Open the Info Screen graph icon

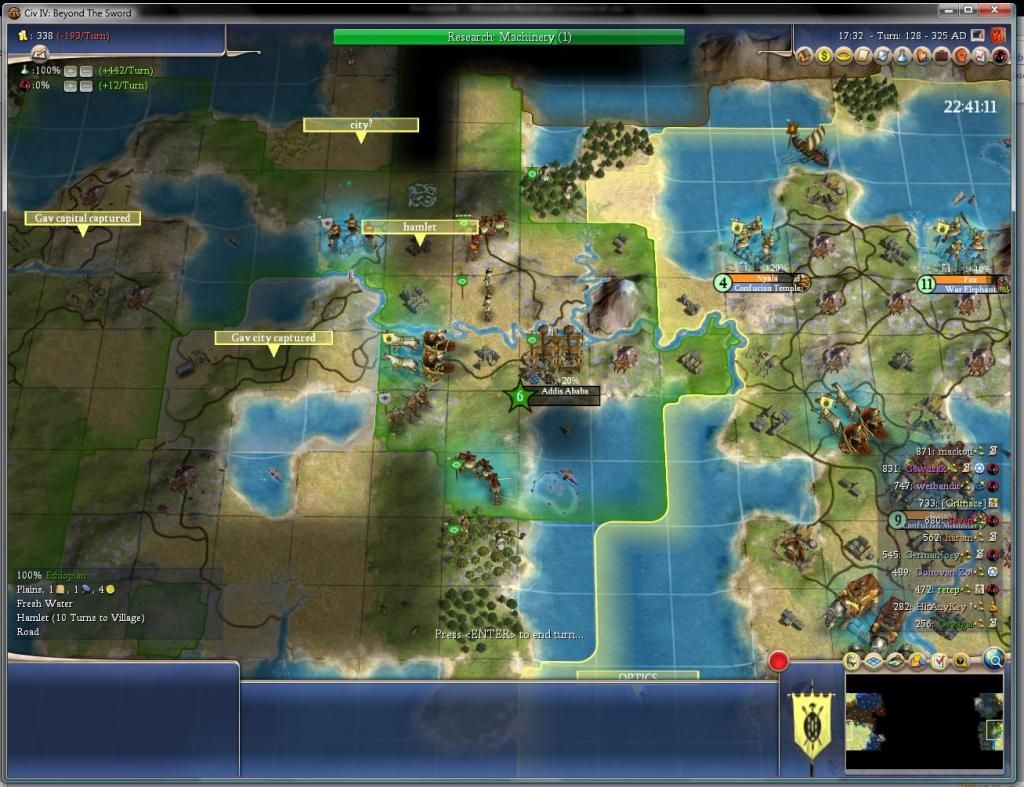[x=980, y=57]
